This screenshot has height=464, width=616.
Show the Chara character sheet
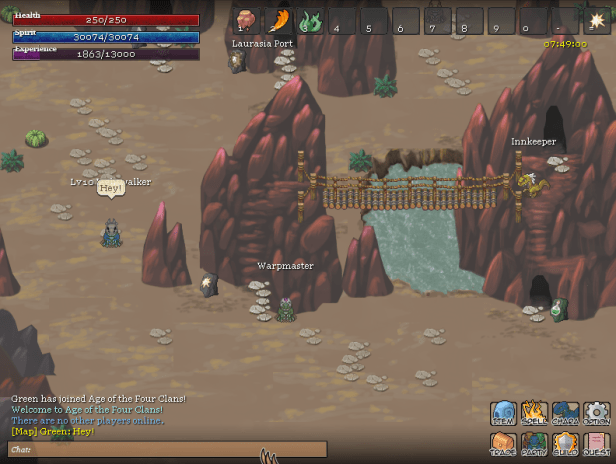tap(566, 413)
